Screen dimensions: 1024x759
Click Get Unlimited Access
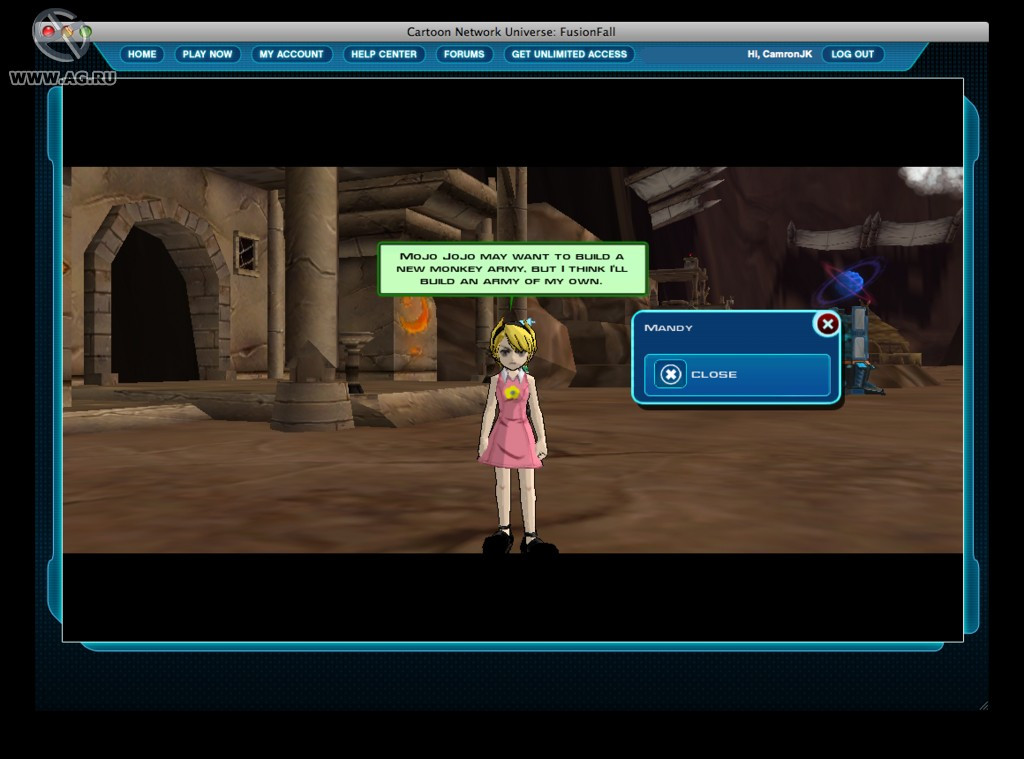point(569,54)
